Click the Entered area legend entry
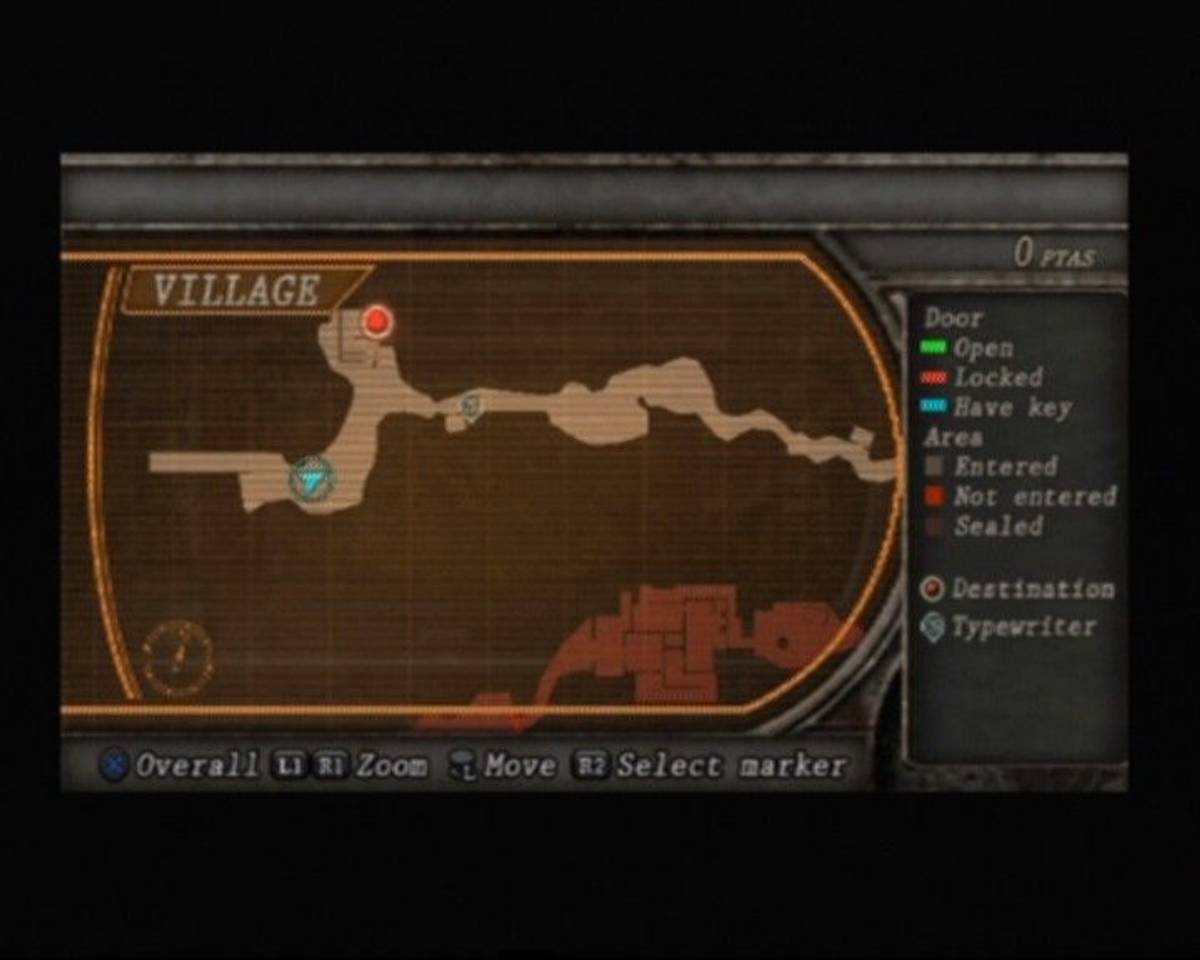1200x960 pixels. coord(990,466)
